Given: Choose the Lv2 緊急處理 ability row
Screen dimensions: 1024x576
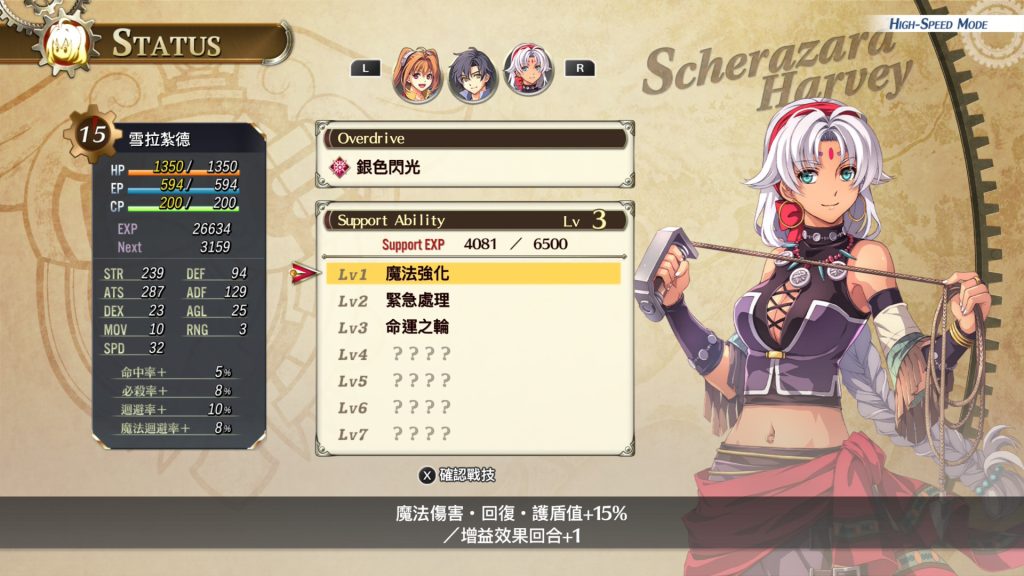Looking at the screenshot, I should point(473,300).
